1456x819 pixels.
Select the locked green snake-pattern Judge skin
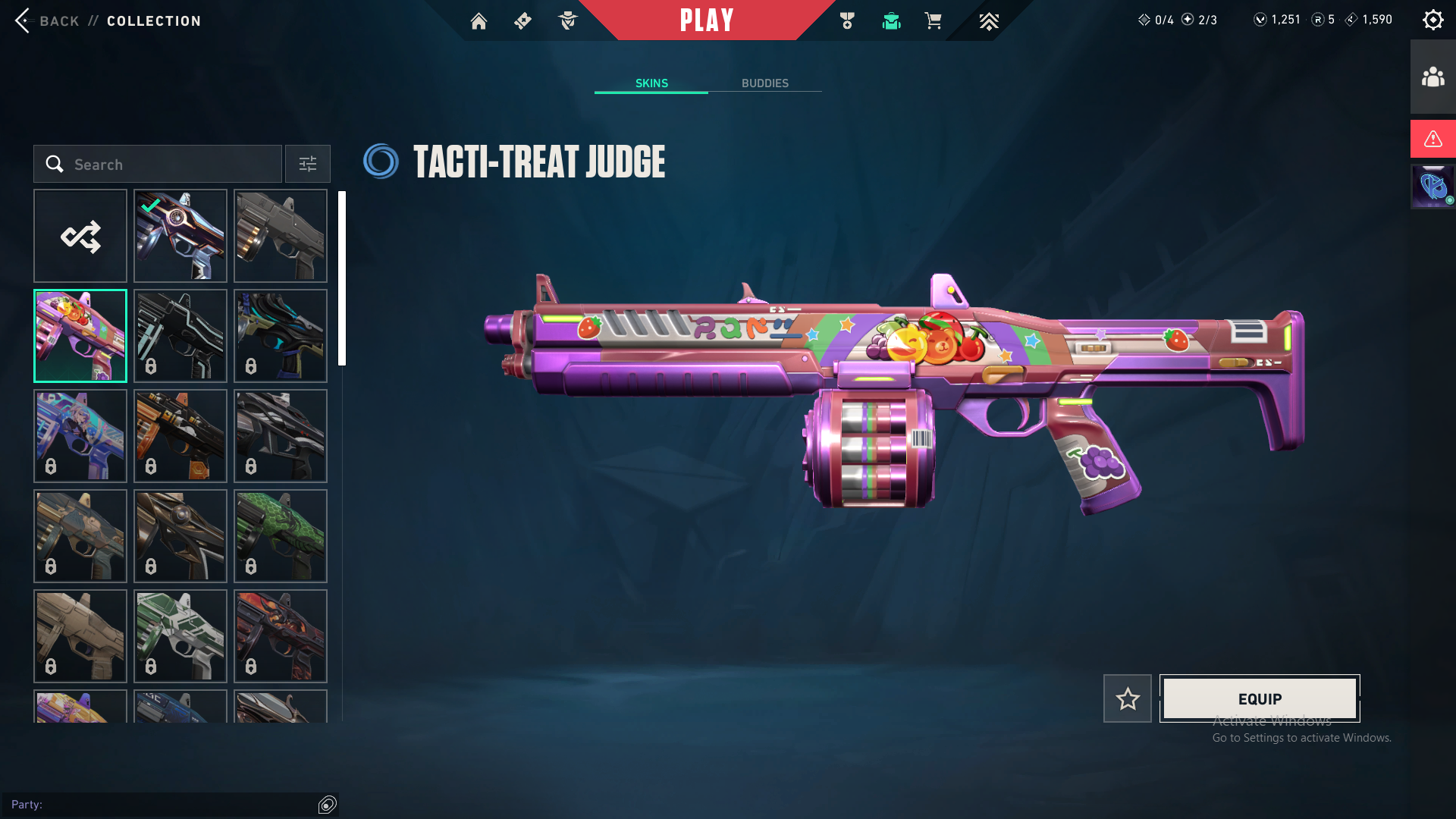pyautogui.click(x=281, y=536)
